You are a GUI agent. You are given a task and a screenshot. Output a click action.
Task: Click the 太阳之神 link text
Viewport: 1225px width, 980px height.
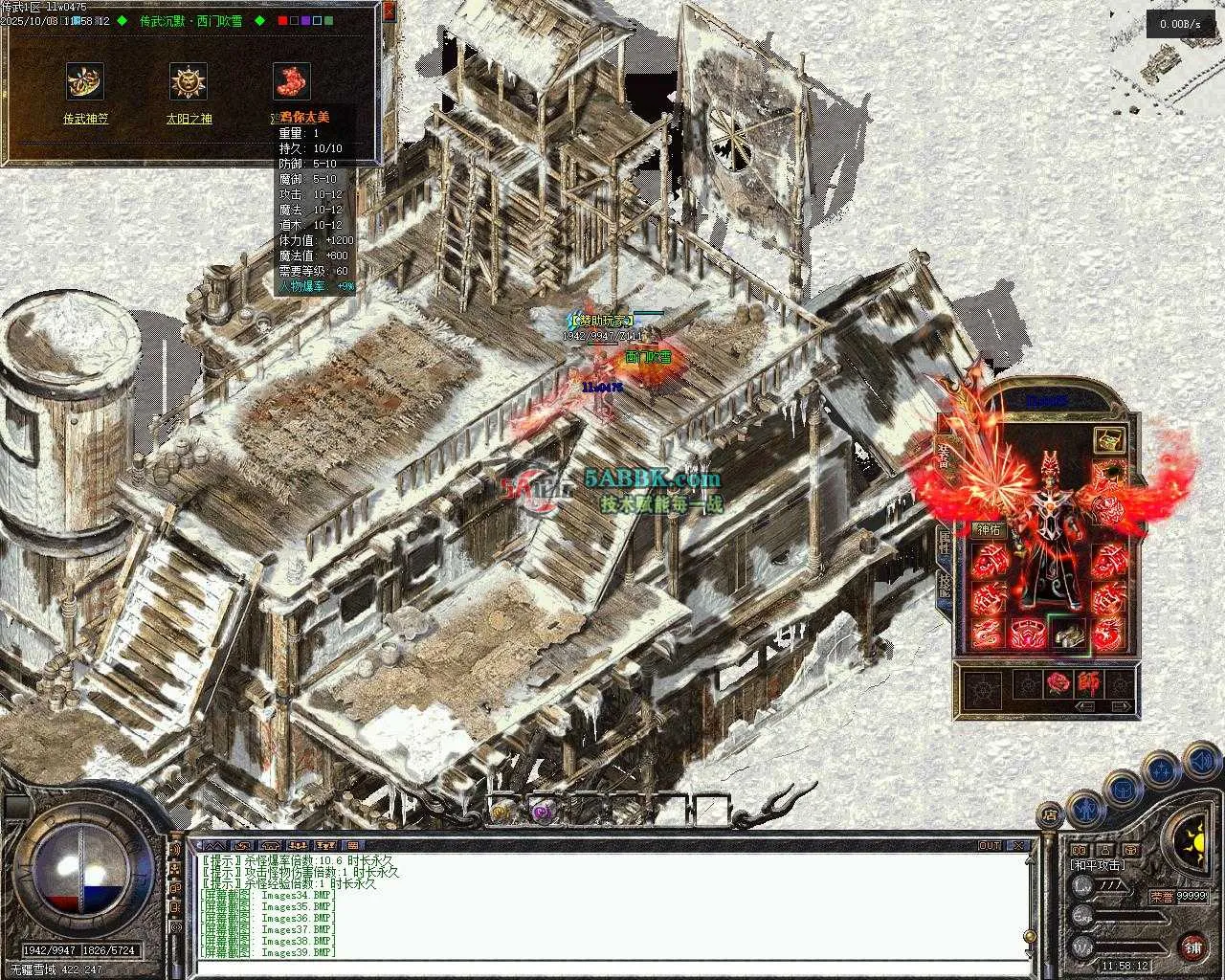tap(189, 119)
